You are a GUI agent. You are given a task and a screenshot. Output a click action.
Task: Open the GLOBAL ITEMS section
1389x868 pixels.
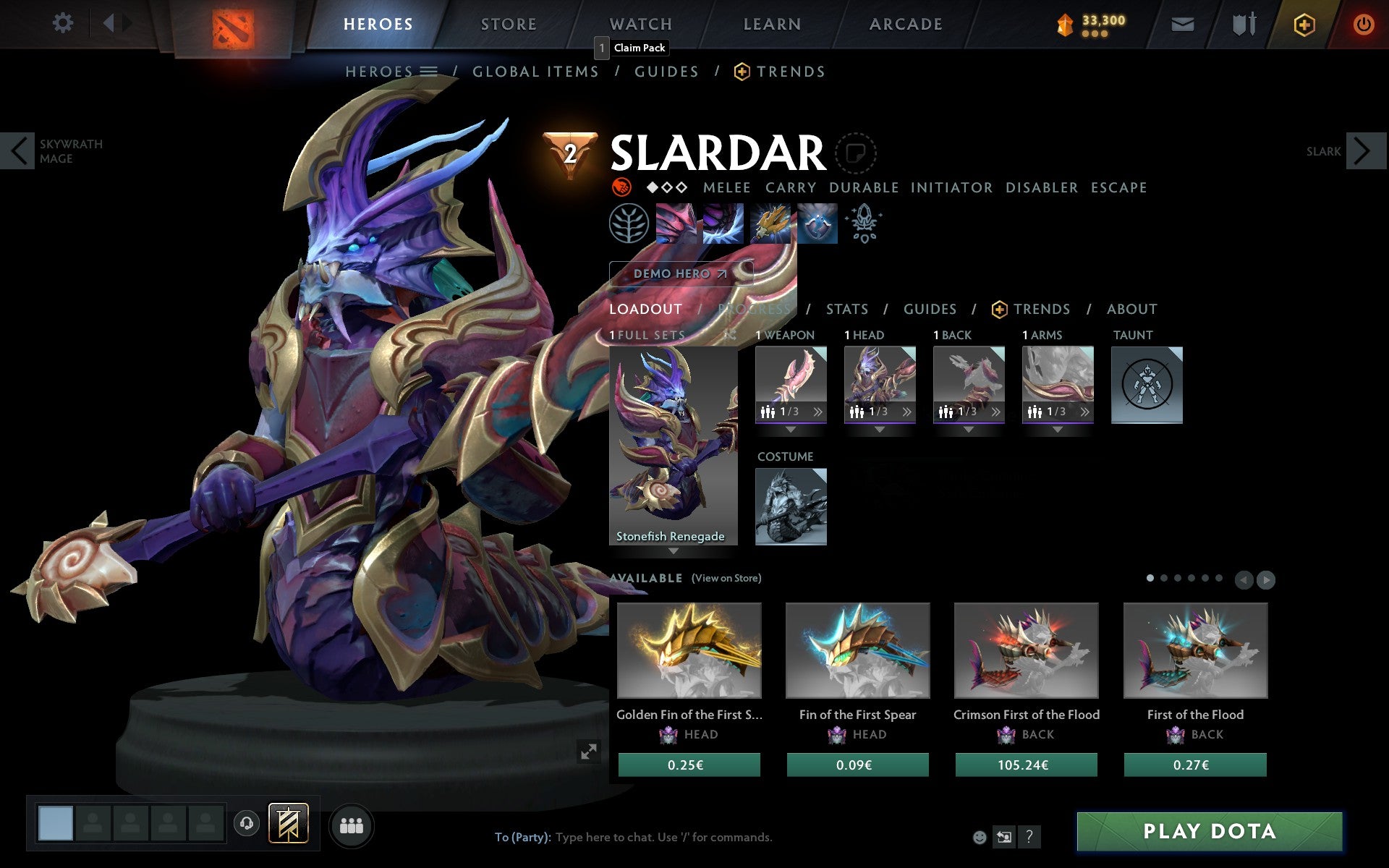(x=535, y=71)
